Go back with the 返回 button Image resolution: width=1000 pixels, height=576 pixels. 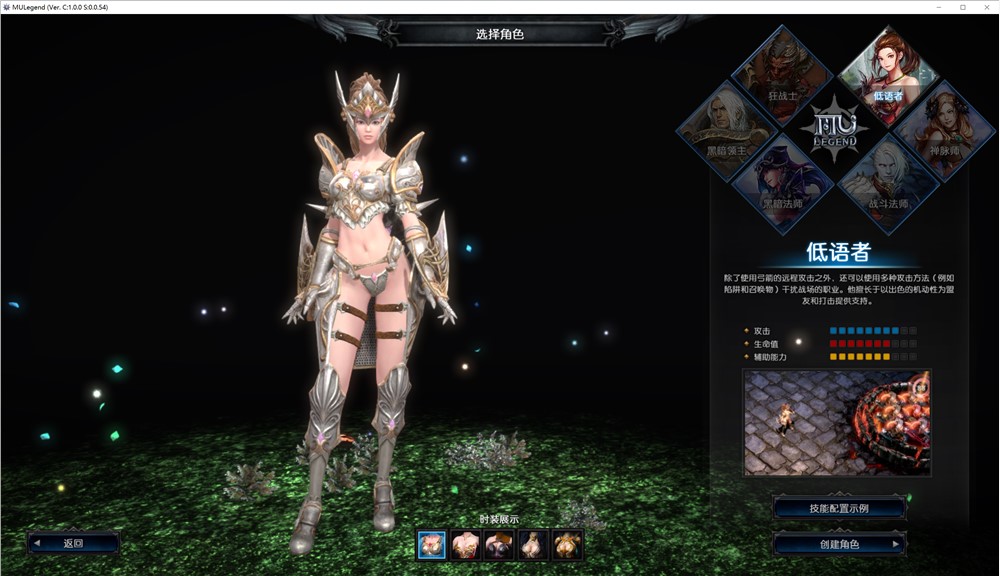[74, 543]
